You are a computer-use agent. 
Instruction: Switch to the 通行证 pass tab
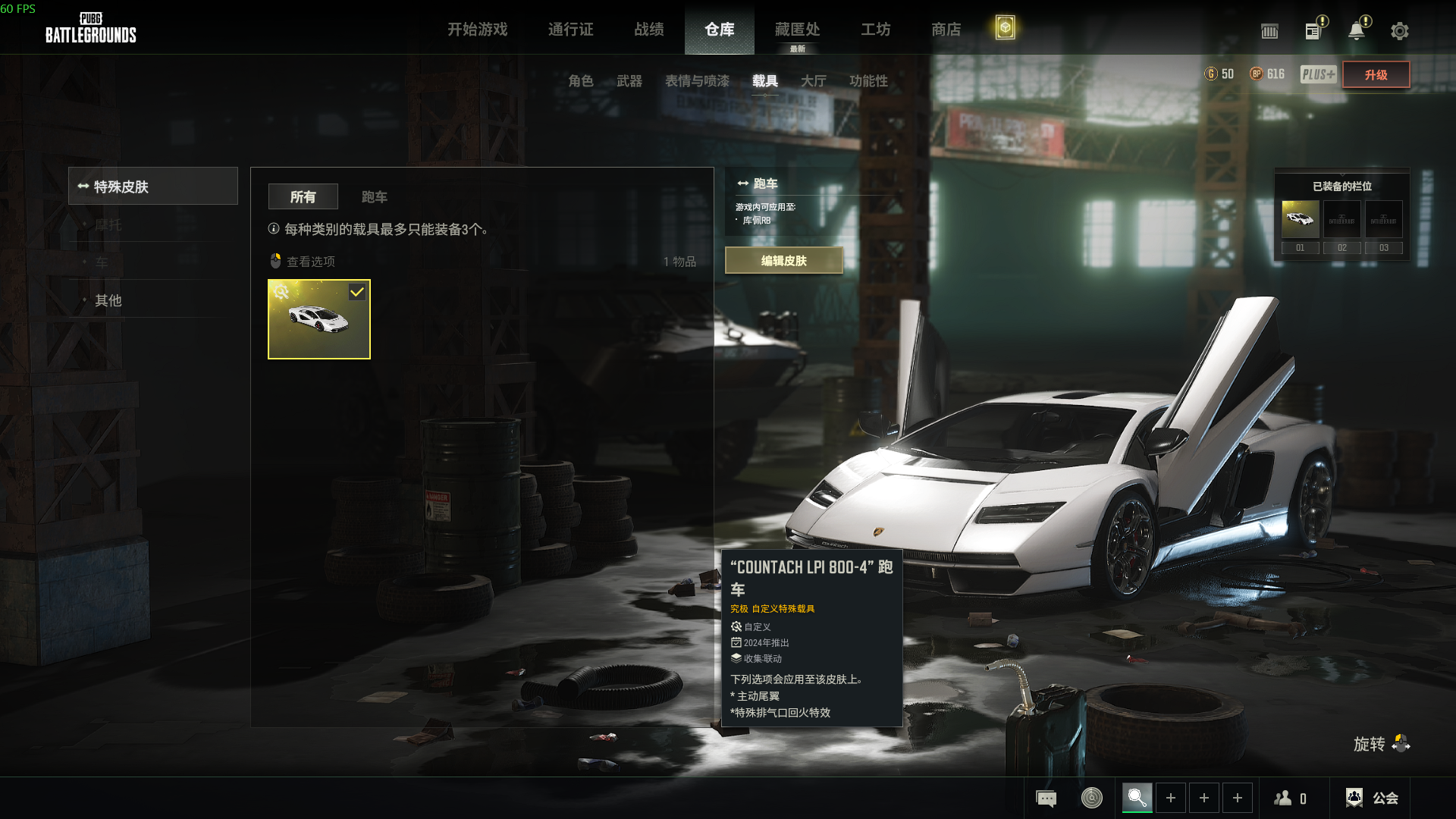(570, 30)
